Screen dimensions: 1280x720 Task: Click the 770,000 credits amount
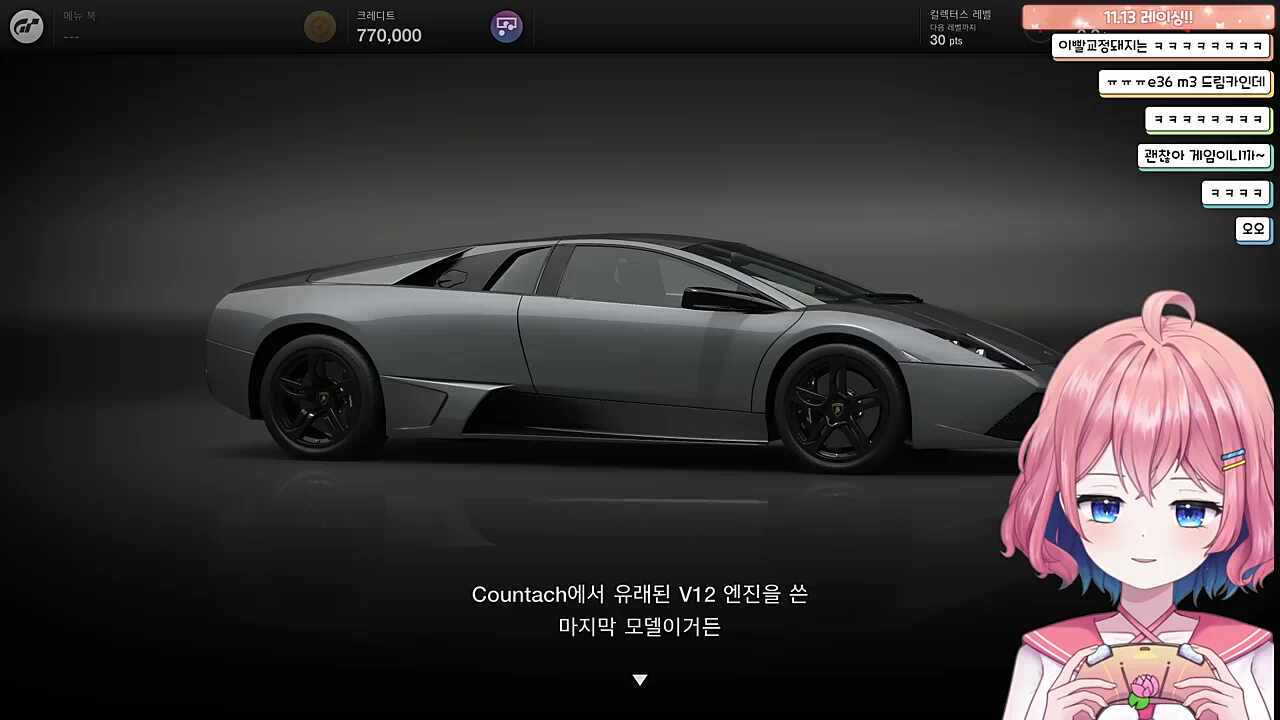point(388,35)
